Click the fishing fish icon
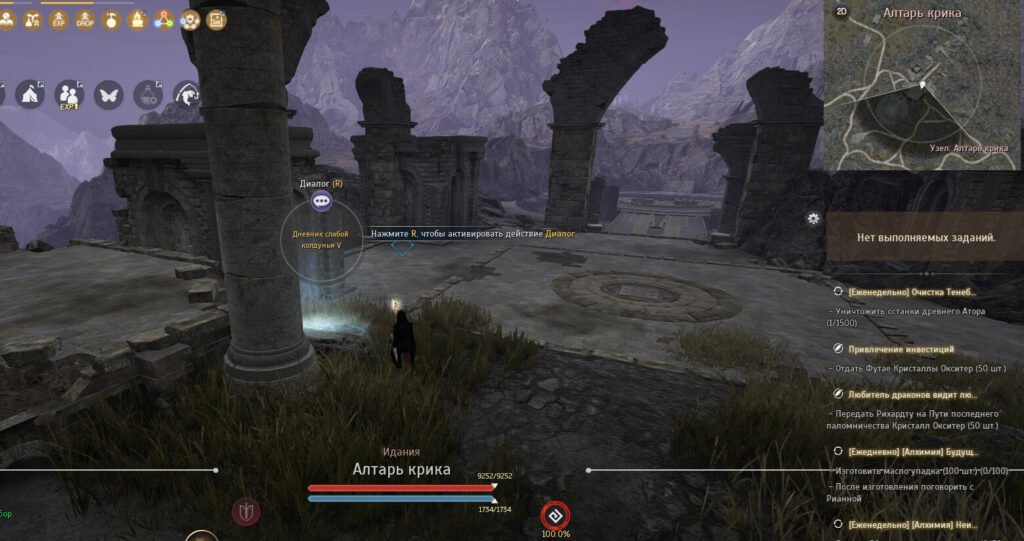Image resolution: width=1024 pixels, height=541 pixels. click(x=187, y=95)
